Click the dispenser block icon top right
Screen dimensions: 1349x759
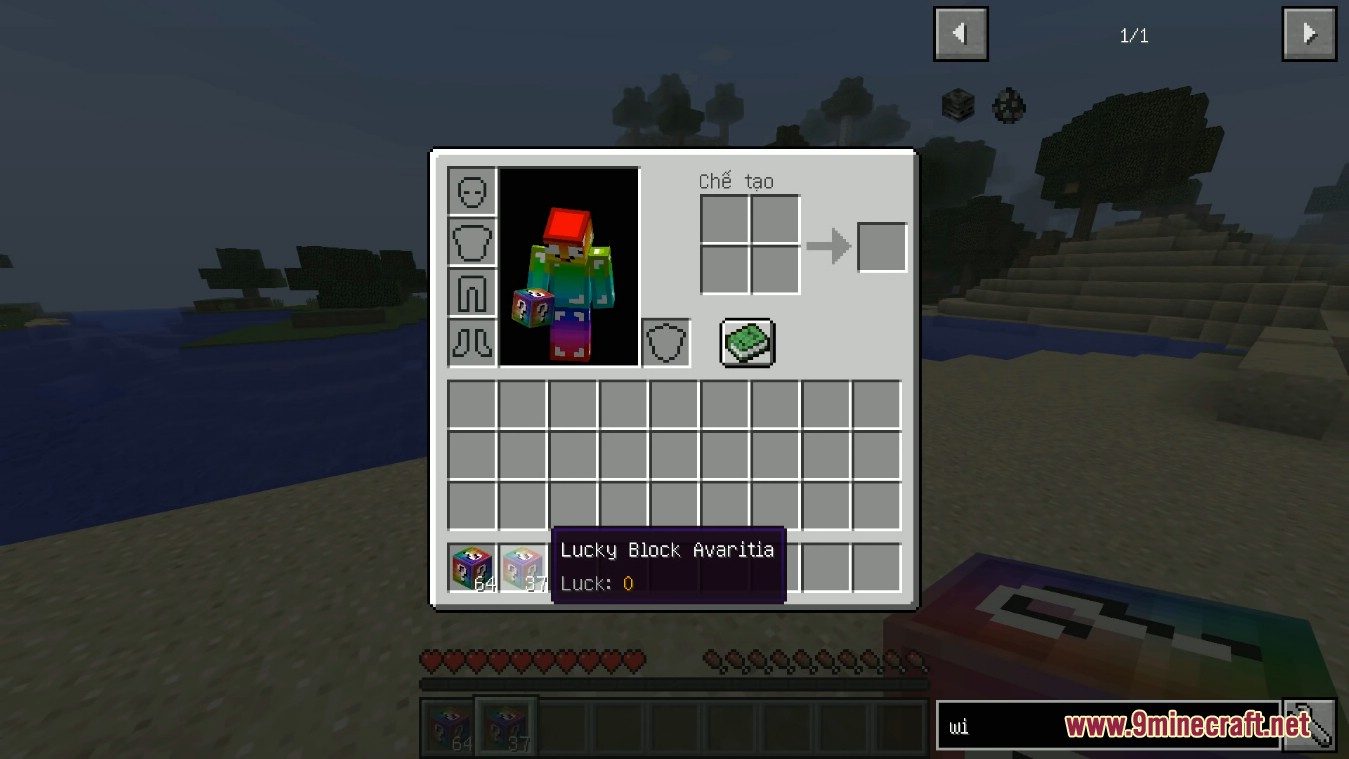pyautogui.click(x=957, y=103)
